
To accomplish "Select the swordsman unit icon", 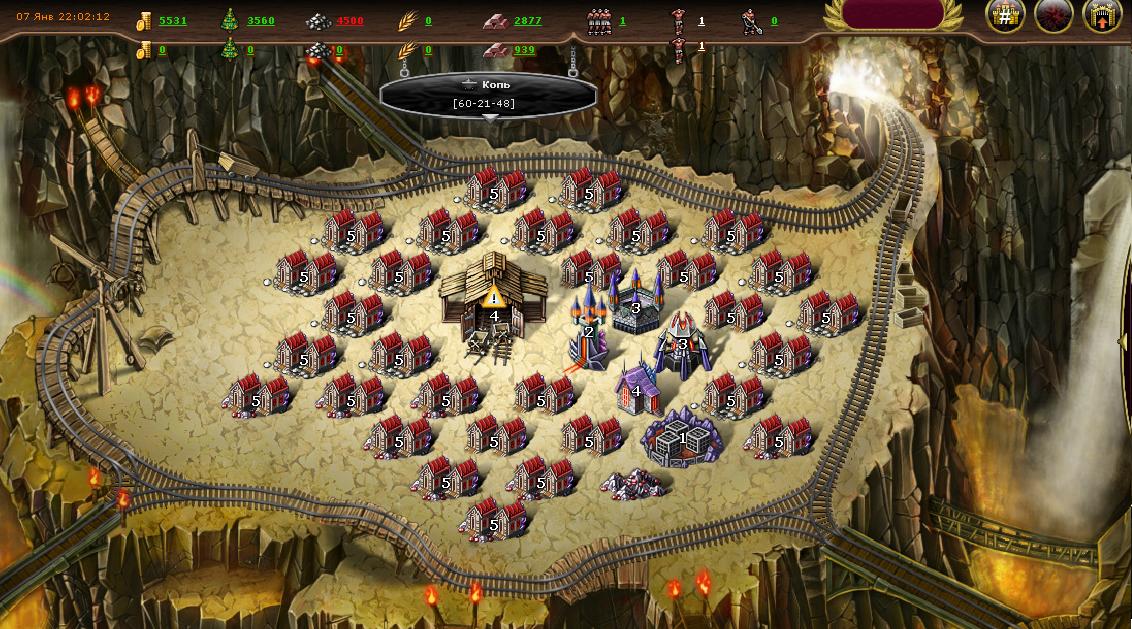I will [751, 21].
